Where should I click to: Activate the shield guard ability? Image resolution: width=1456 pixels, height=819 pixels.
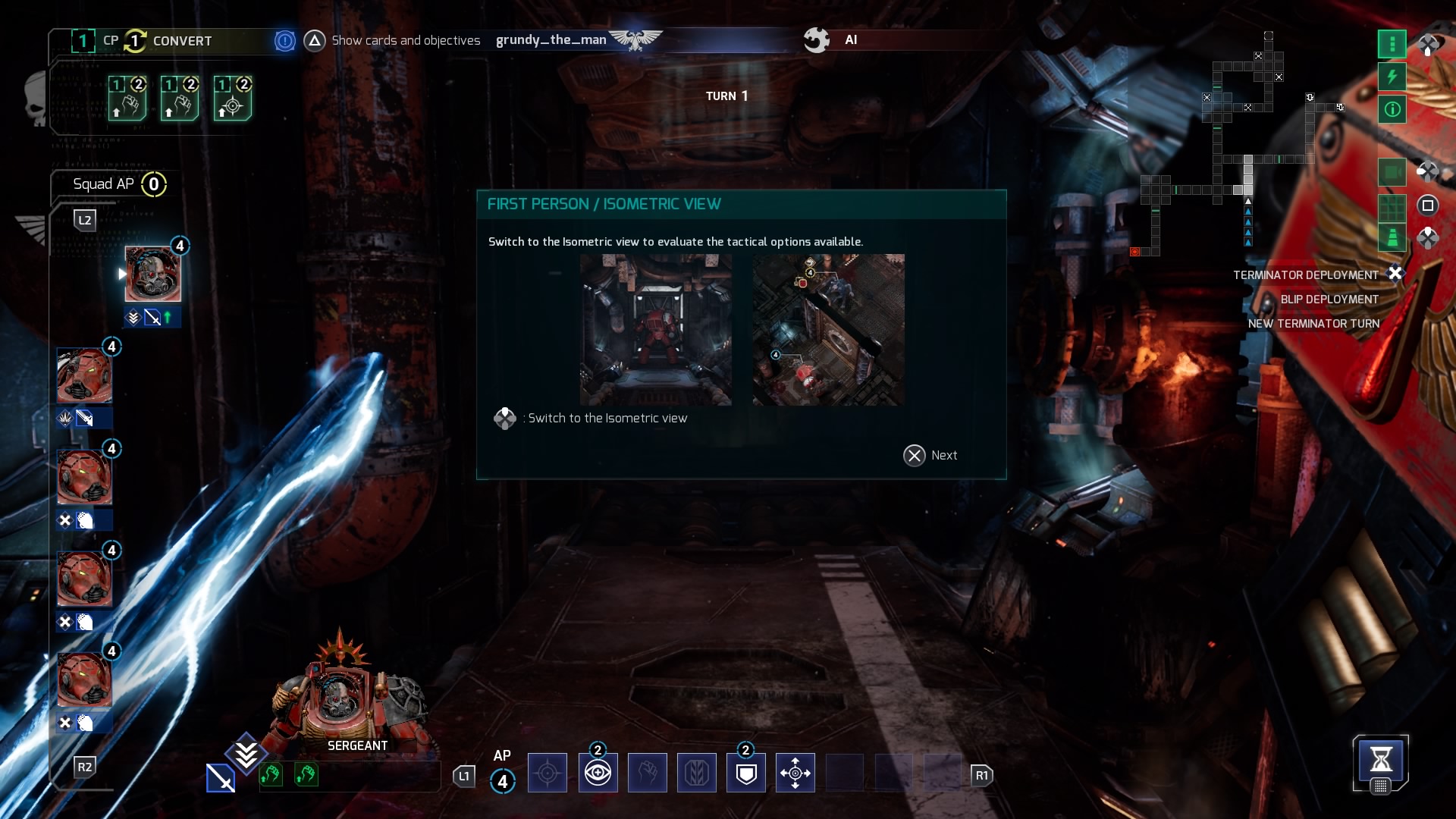745,773
